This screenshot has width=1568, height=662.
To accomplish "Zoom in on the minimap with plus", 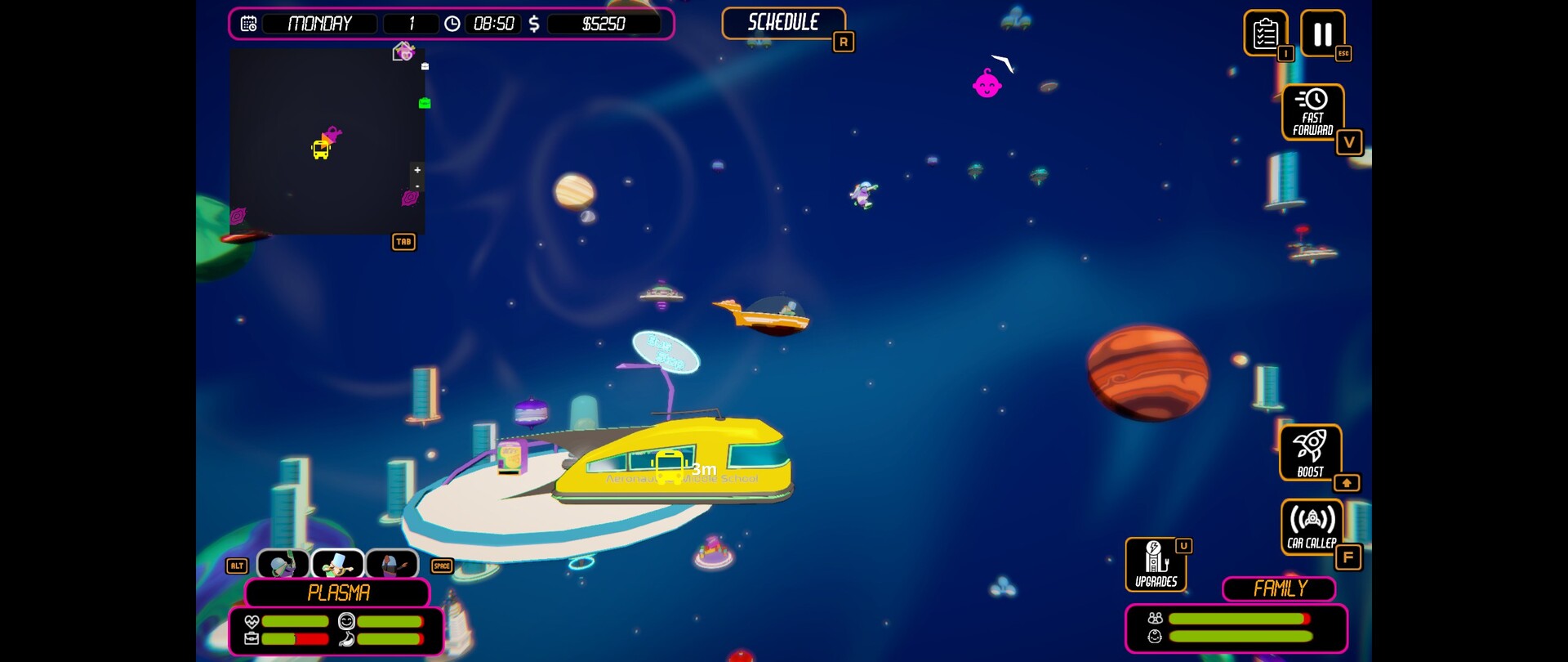I will point(417,170).
